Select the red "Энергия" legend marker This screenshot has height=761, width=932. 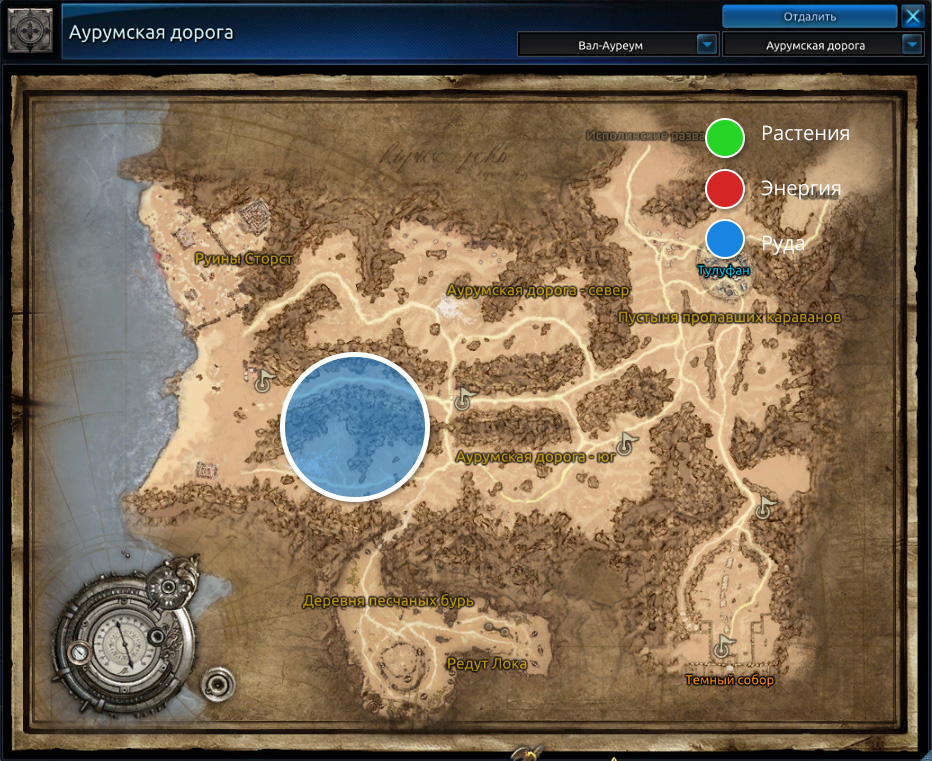(x=725, y=188)
